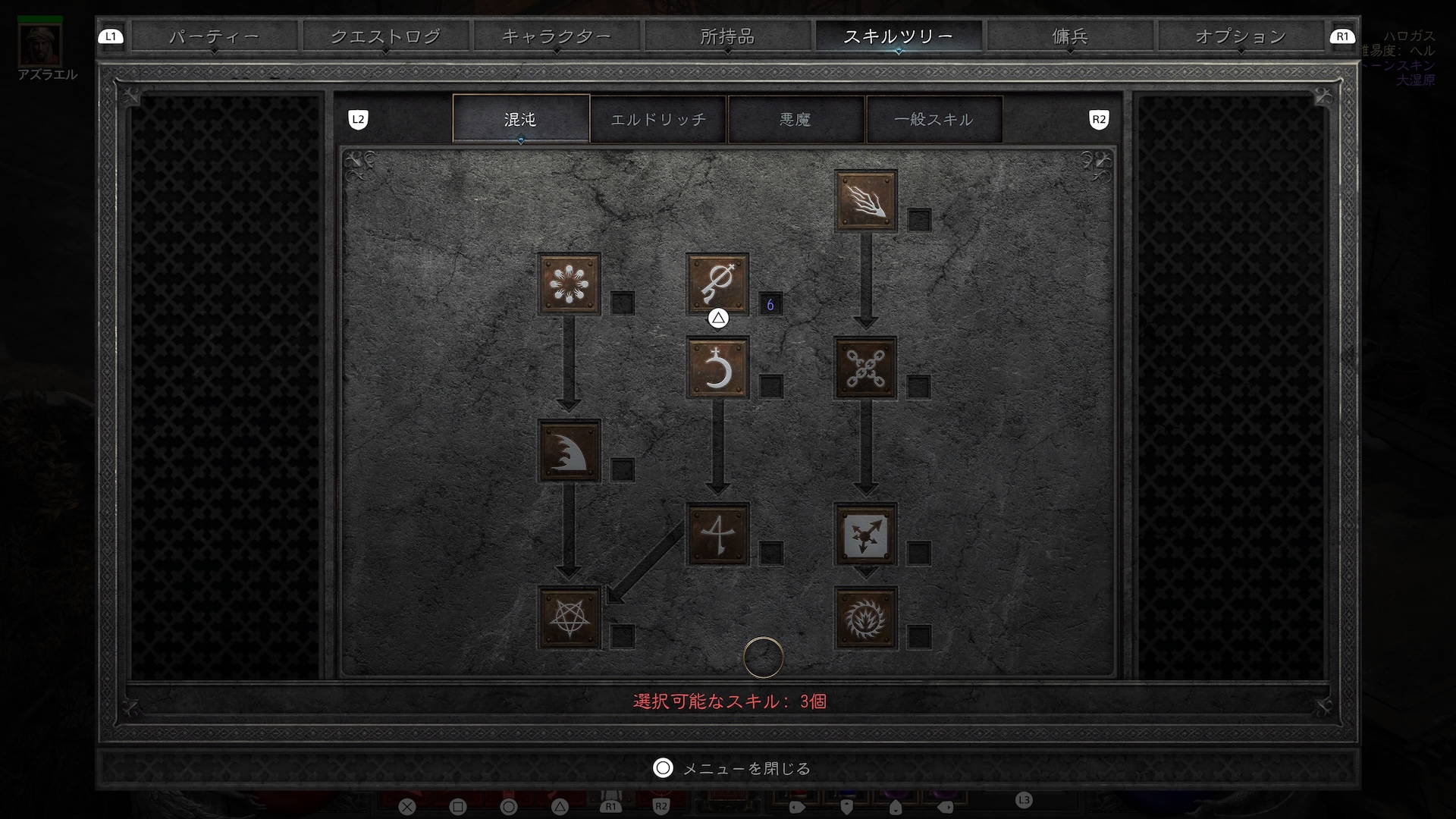Select the spiked ring skill icon

(865, 618)
